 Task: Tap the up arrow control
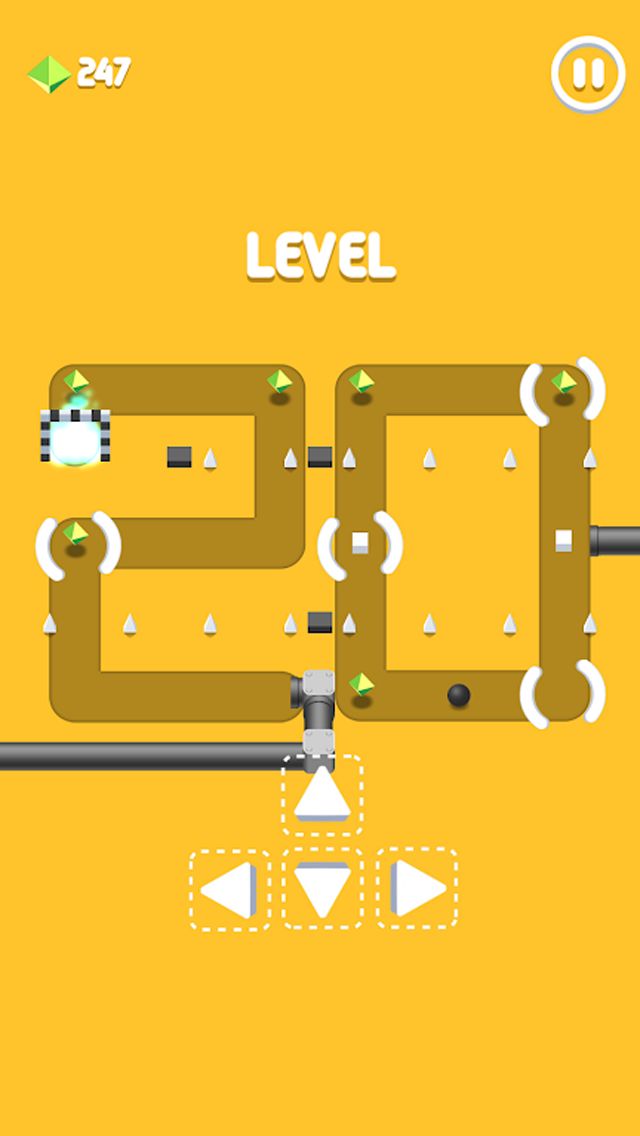coord(322,796)
